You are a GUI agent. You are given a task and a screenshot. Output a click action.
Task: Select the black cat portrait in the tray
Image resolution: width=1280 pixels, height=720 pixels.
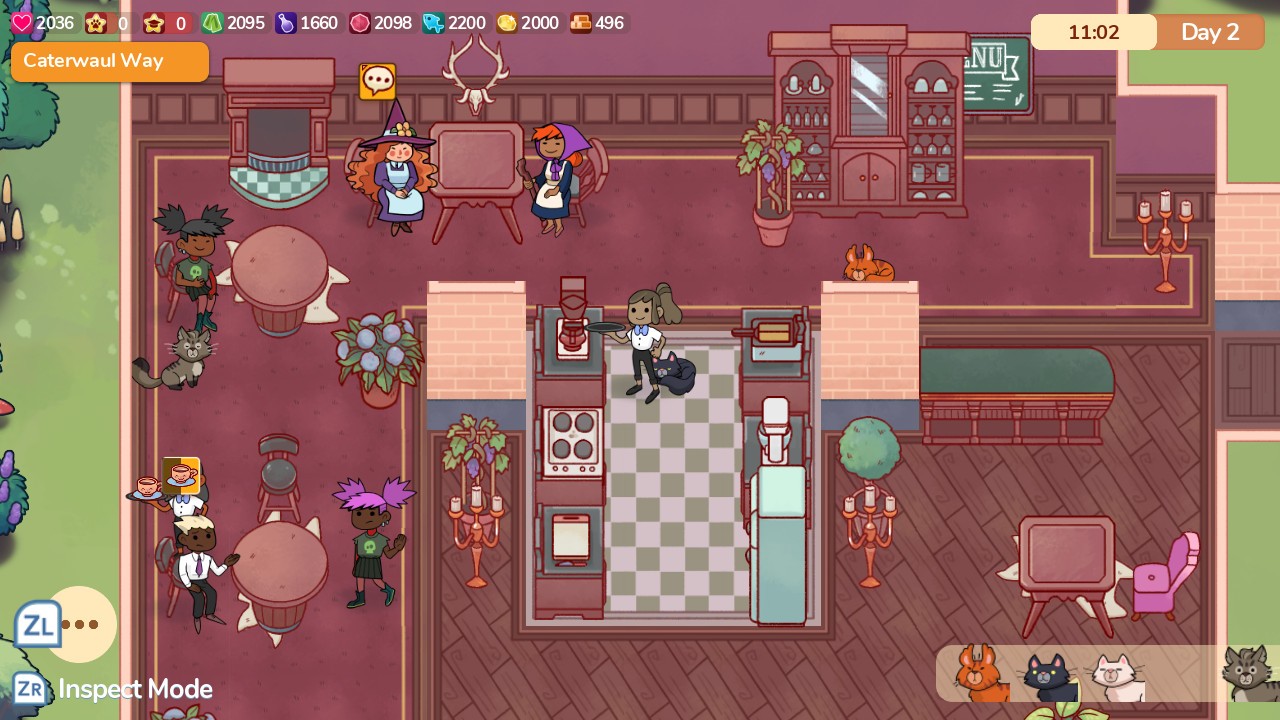pyautogui.click(x=1045, y=673)
